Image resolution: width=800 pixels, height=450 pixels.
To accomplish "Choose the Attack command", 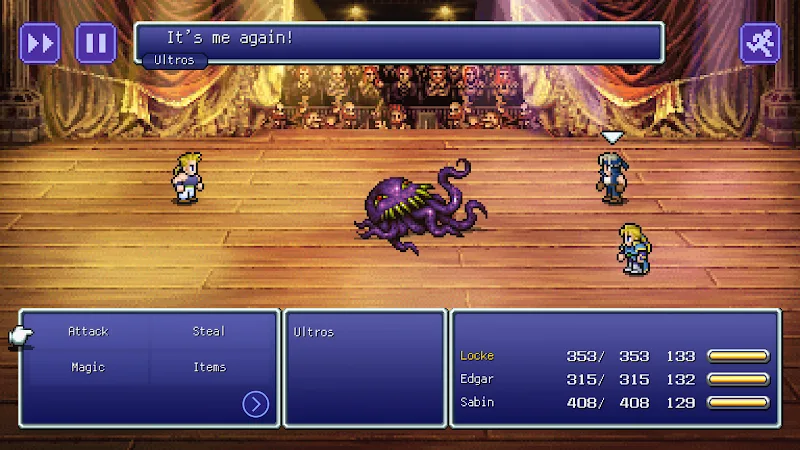I will 88,331.
